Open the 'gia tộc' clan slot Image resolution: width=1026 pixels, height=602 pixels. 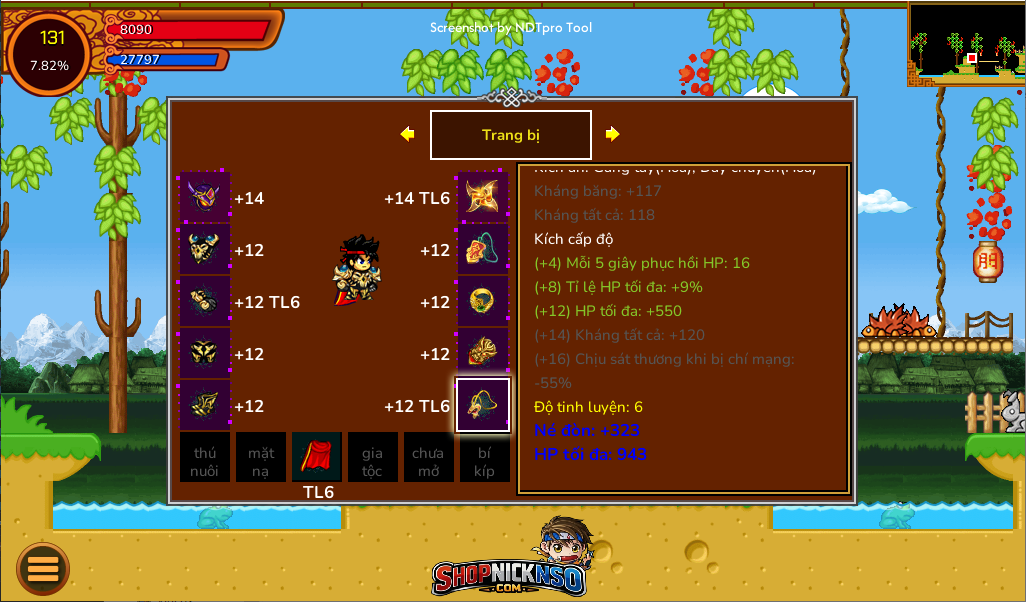coord(373,457)
